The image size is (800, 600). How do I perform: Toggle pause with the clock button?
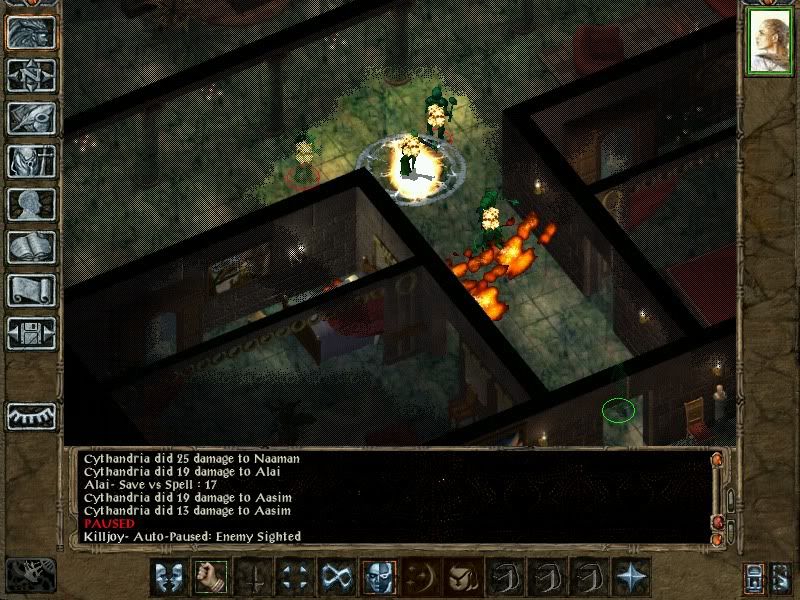pos(30,576)
